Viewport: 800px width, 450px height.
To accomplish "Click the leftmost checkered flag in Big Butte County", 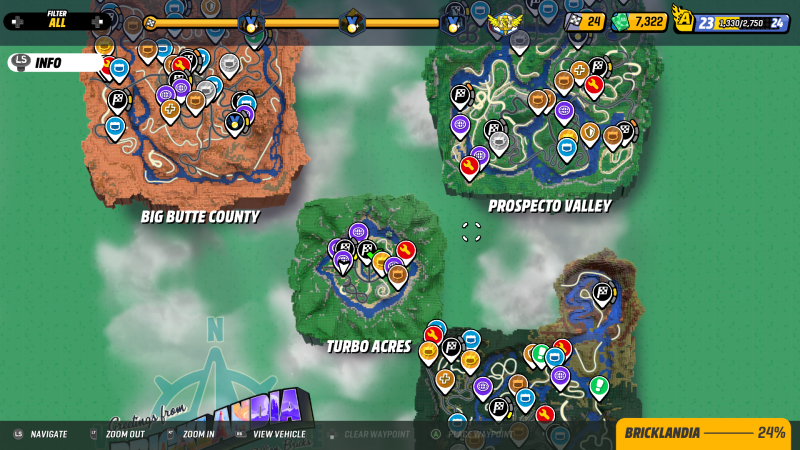I will point(117,99).
